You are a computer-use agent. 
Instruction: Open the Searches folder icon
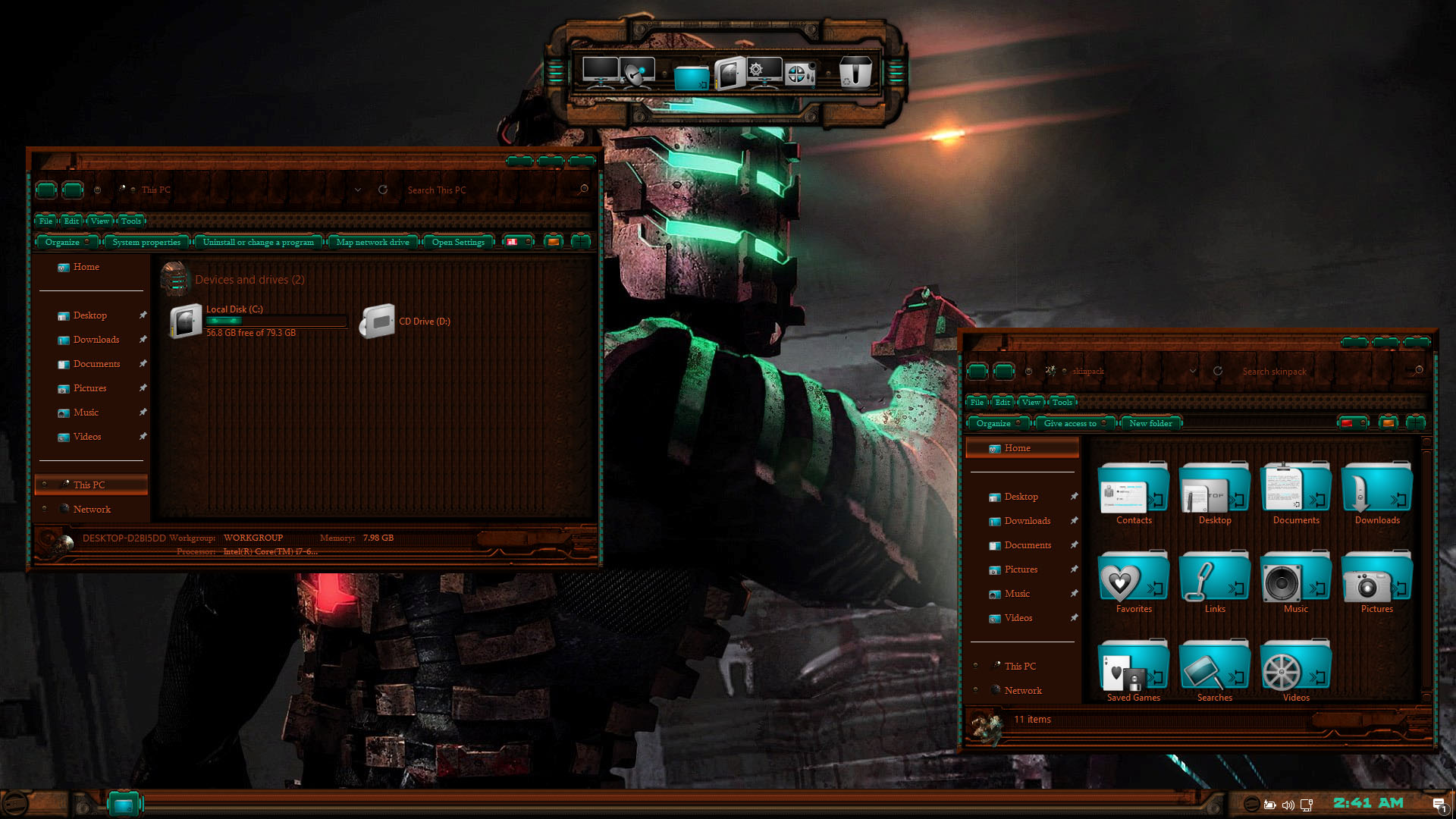pyautogui.click(x=1213, y=667)
